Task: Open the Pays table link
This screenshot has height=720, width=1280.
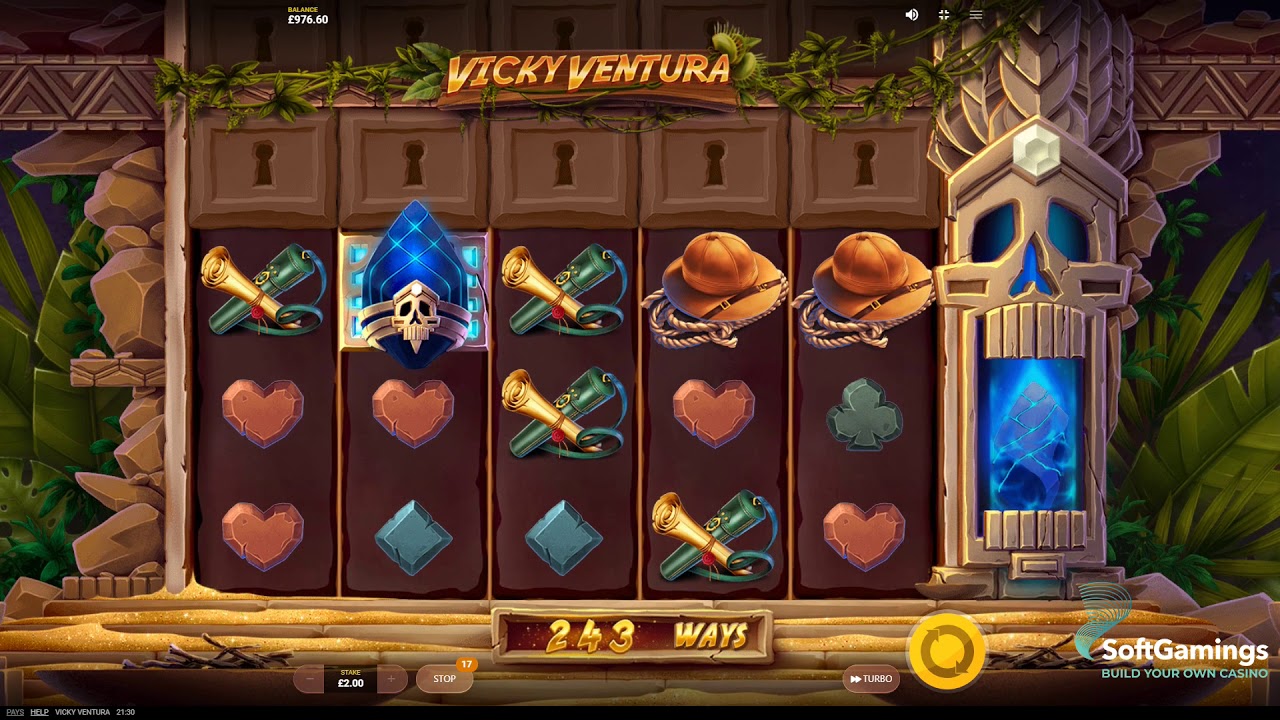Action: pyautogui.click(x=14, y=712)
